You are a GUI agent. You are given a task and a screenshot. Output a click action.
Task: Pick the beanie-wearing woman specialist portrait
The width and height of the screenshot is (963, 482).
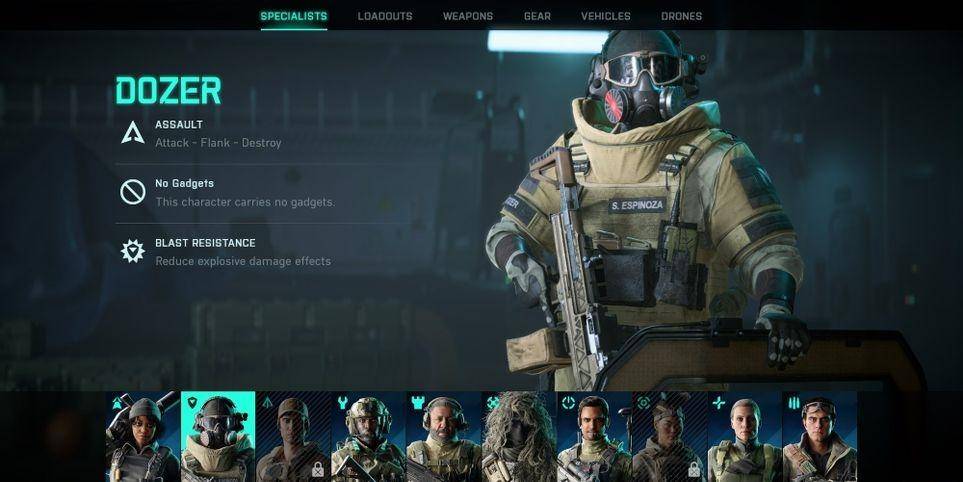143,436
